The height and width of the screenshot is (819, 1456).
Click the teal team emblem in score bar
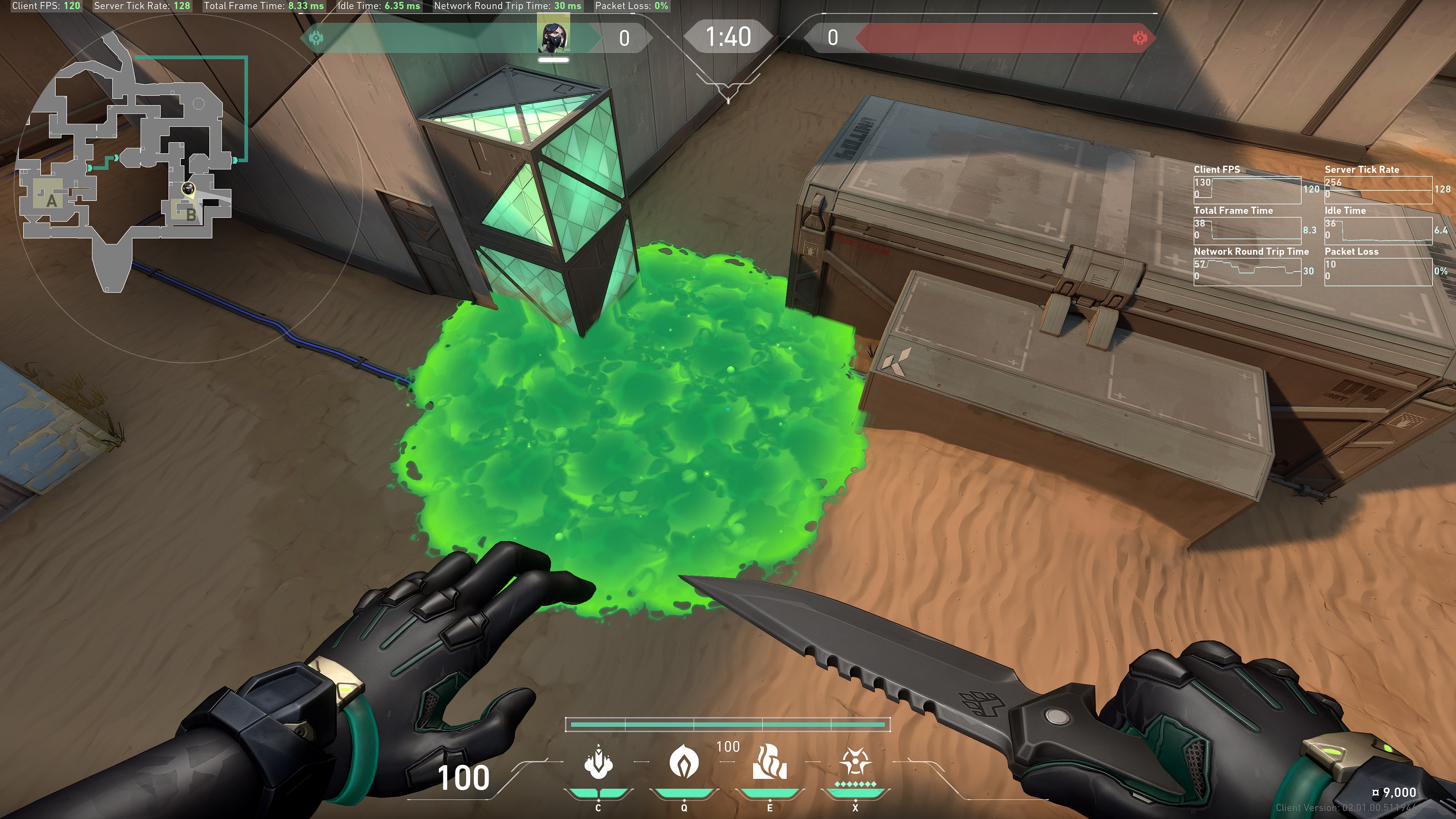[x=317, y=38]
